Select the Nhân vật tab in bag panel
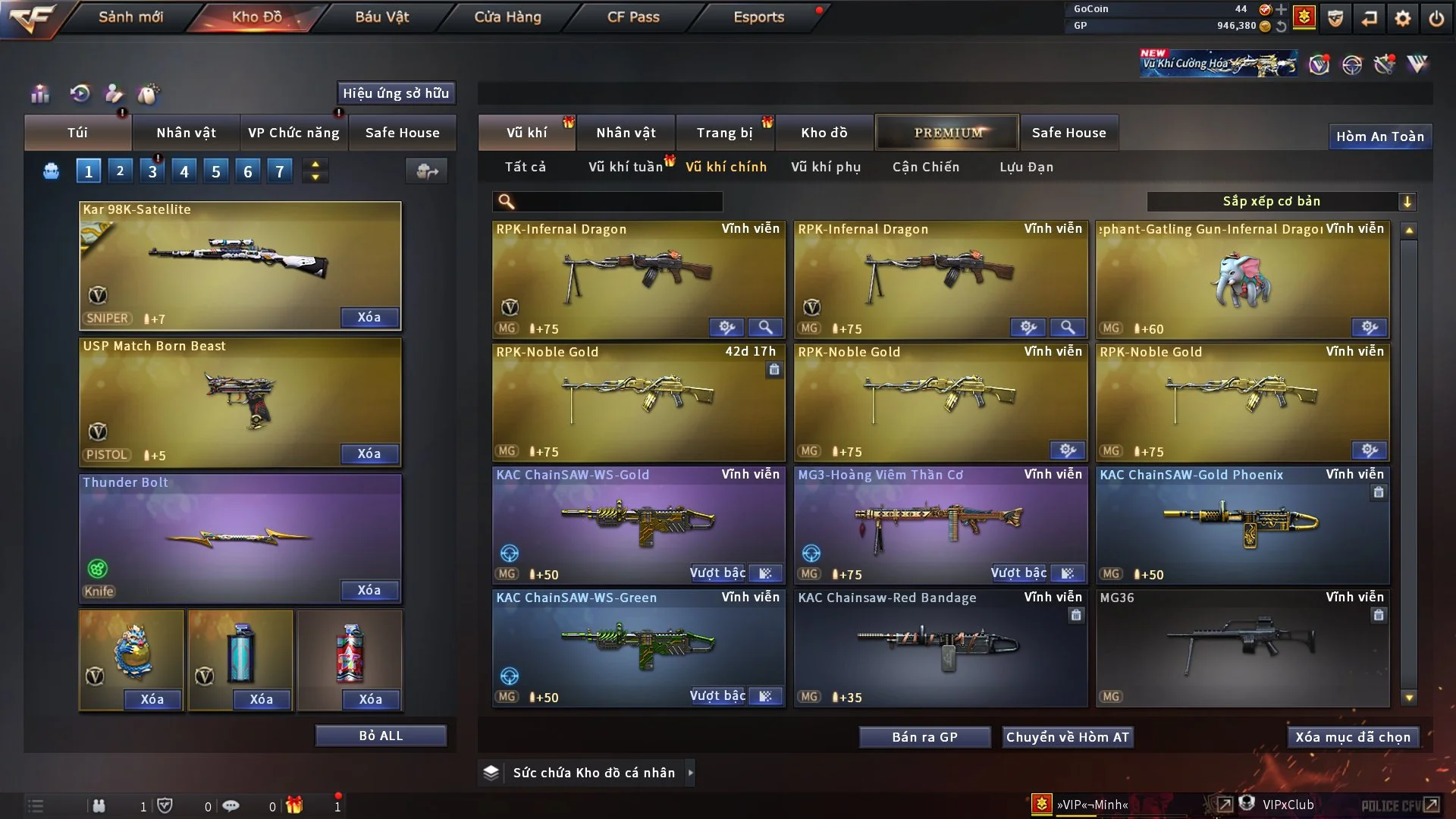 pos(186,133)
